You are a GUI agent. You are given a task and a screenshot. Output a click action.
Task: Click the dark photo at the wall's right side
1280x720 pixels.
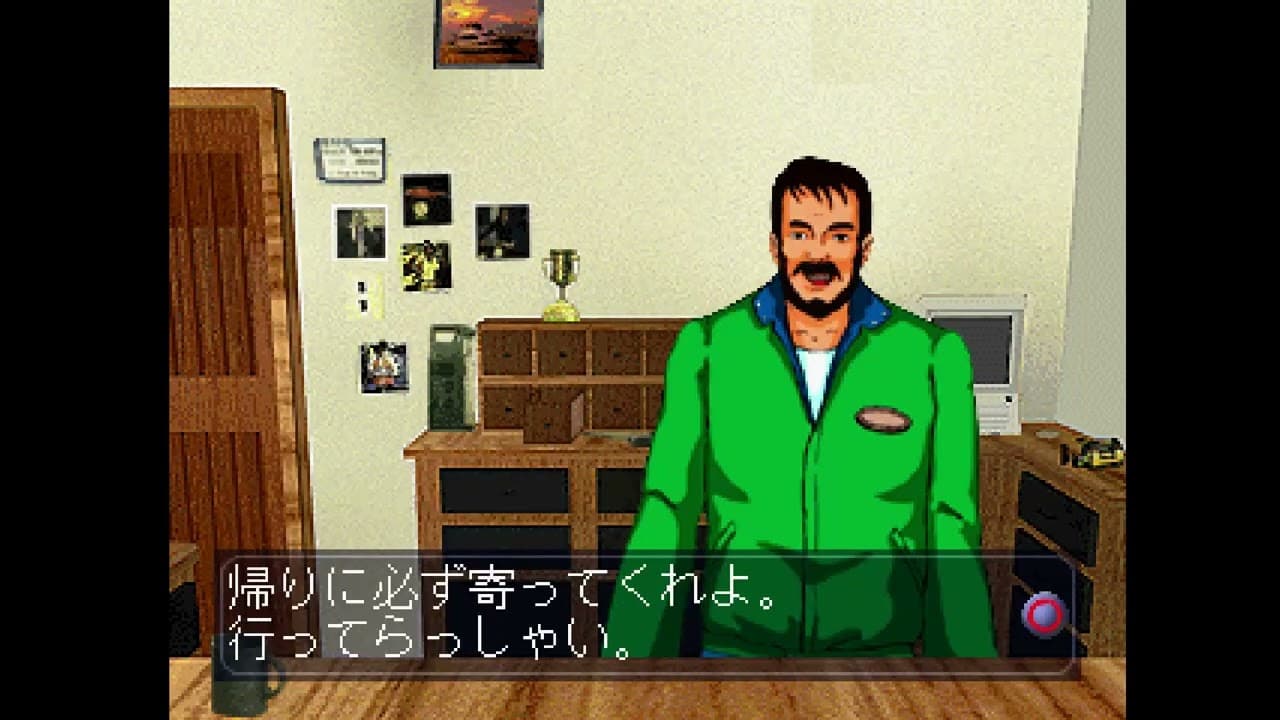click(x=502, y=228)
